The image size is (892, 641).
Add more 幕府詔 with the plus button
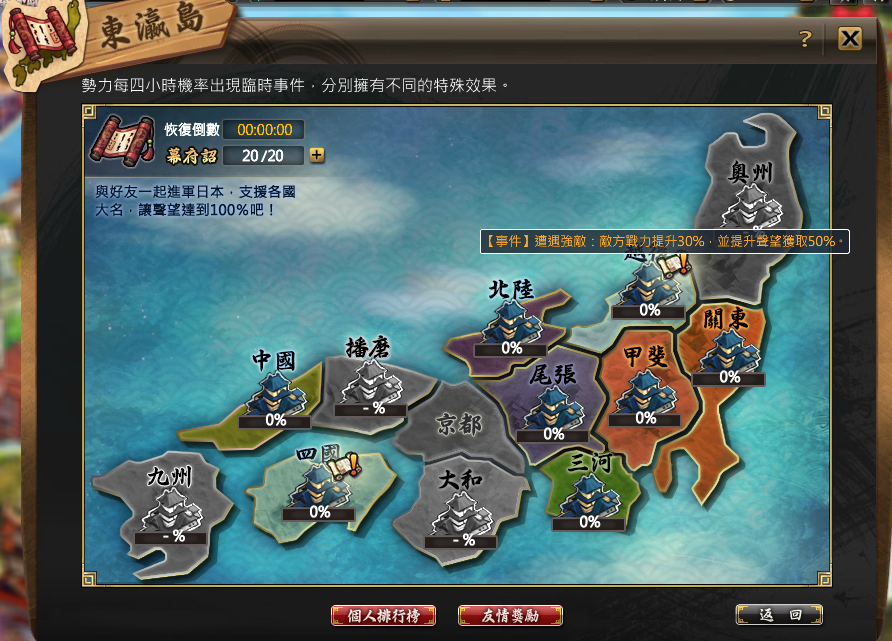[x=317, y=155]
